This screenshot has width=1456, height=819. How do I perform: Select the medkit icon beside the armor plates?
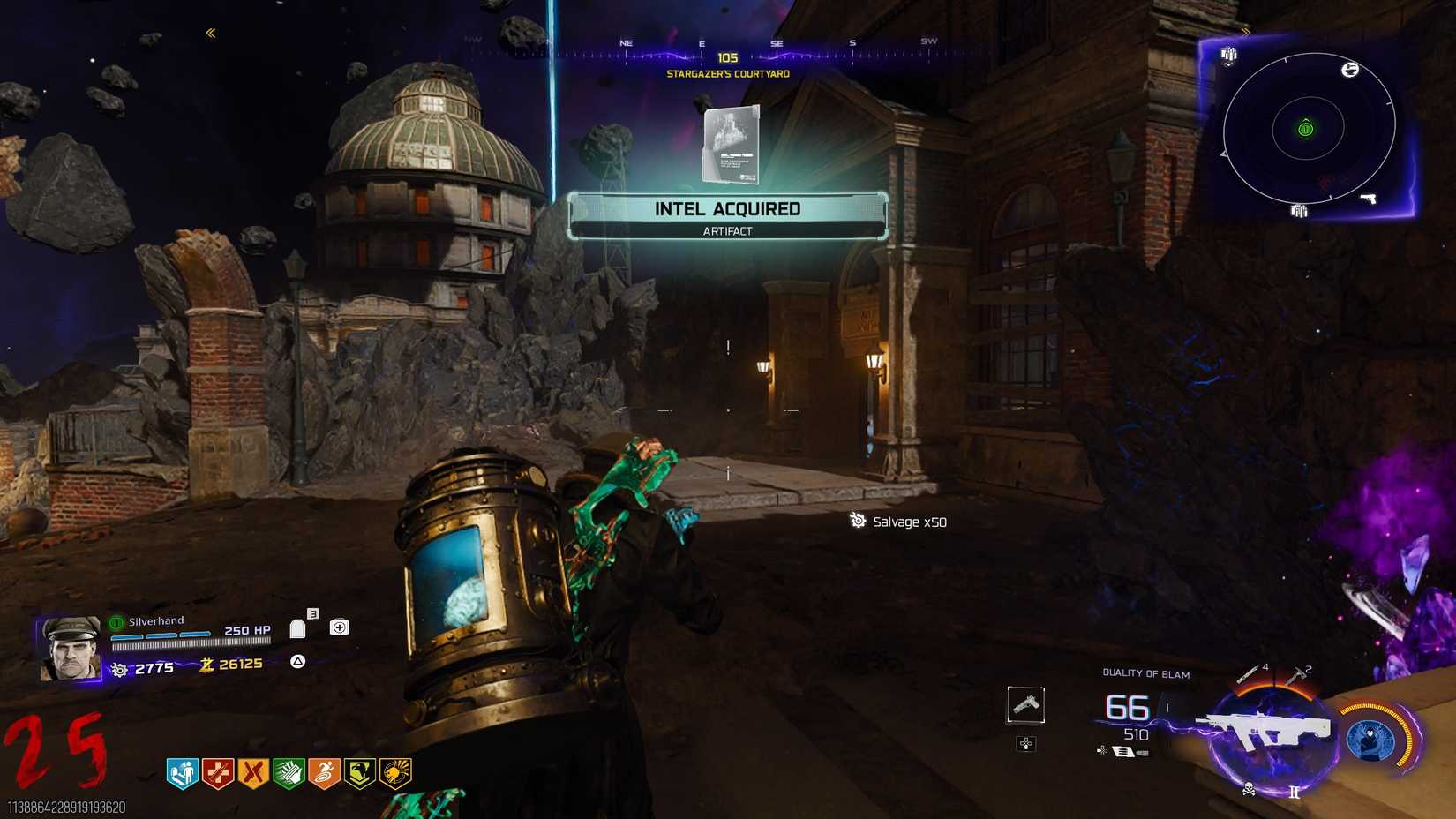tap(339, 627)
